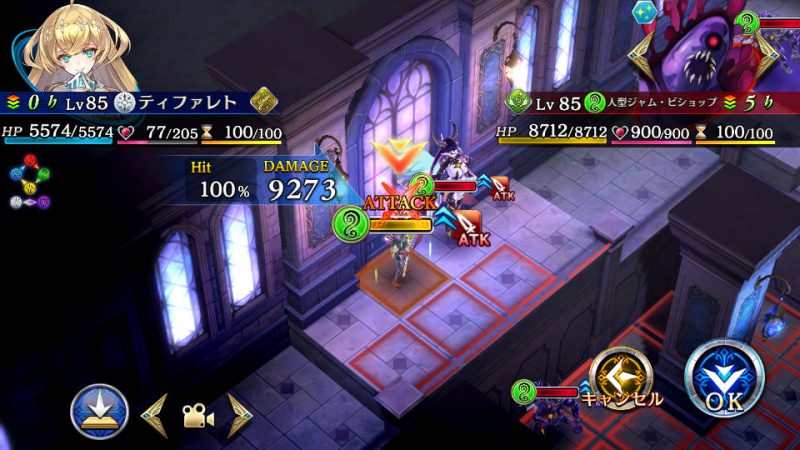Select the ATTACK target marker
The image size is (800, 450).
[398, 203]
